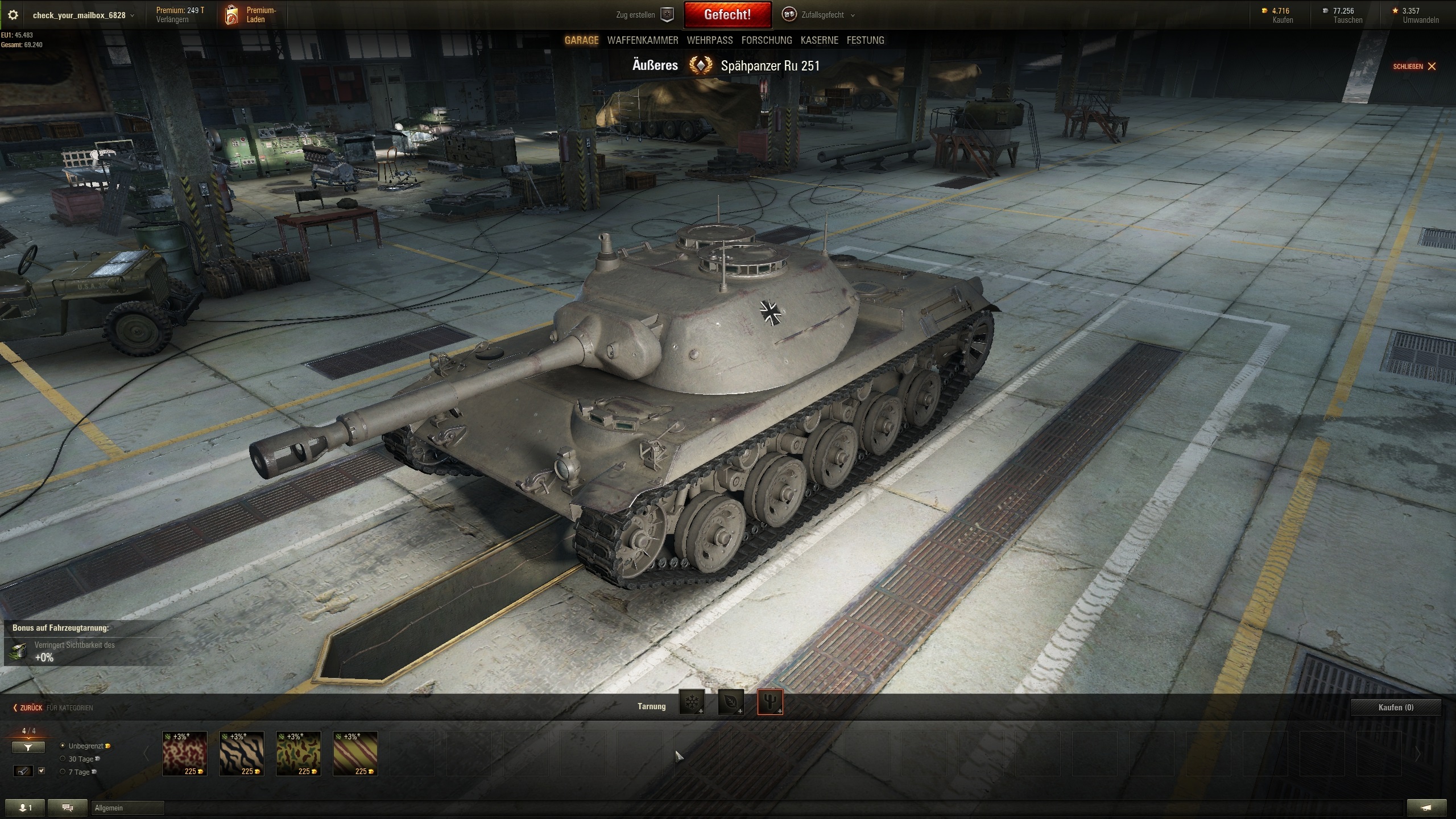Screen dimensions: 1456x819
Task: Select the desert cactus camouflage slot
Action: pos(770,703)
